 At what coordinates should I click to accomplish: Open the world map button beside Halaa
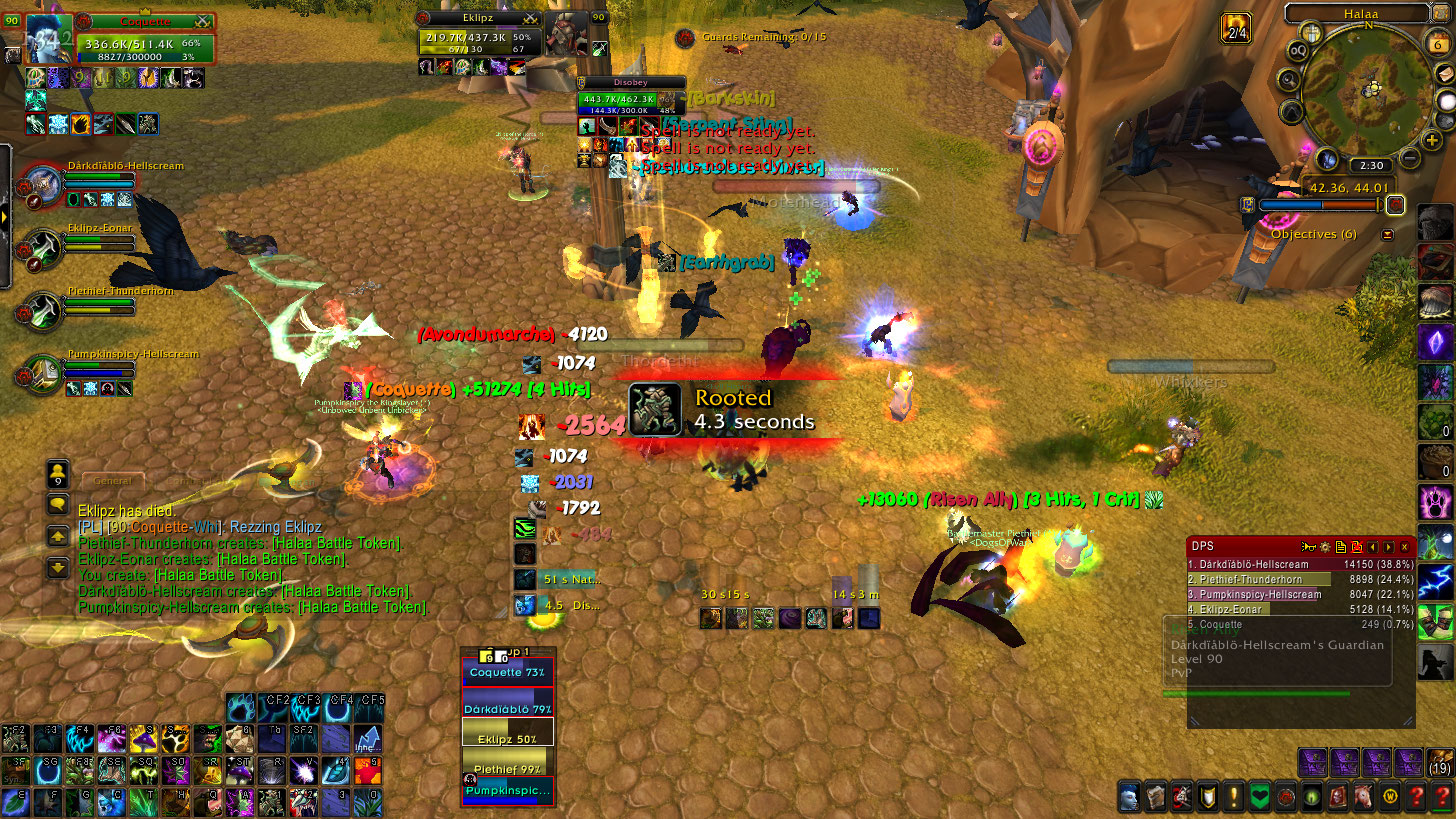(1442, 13)
